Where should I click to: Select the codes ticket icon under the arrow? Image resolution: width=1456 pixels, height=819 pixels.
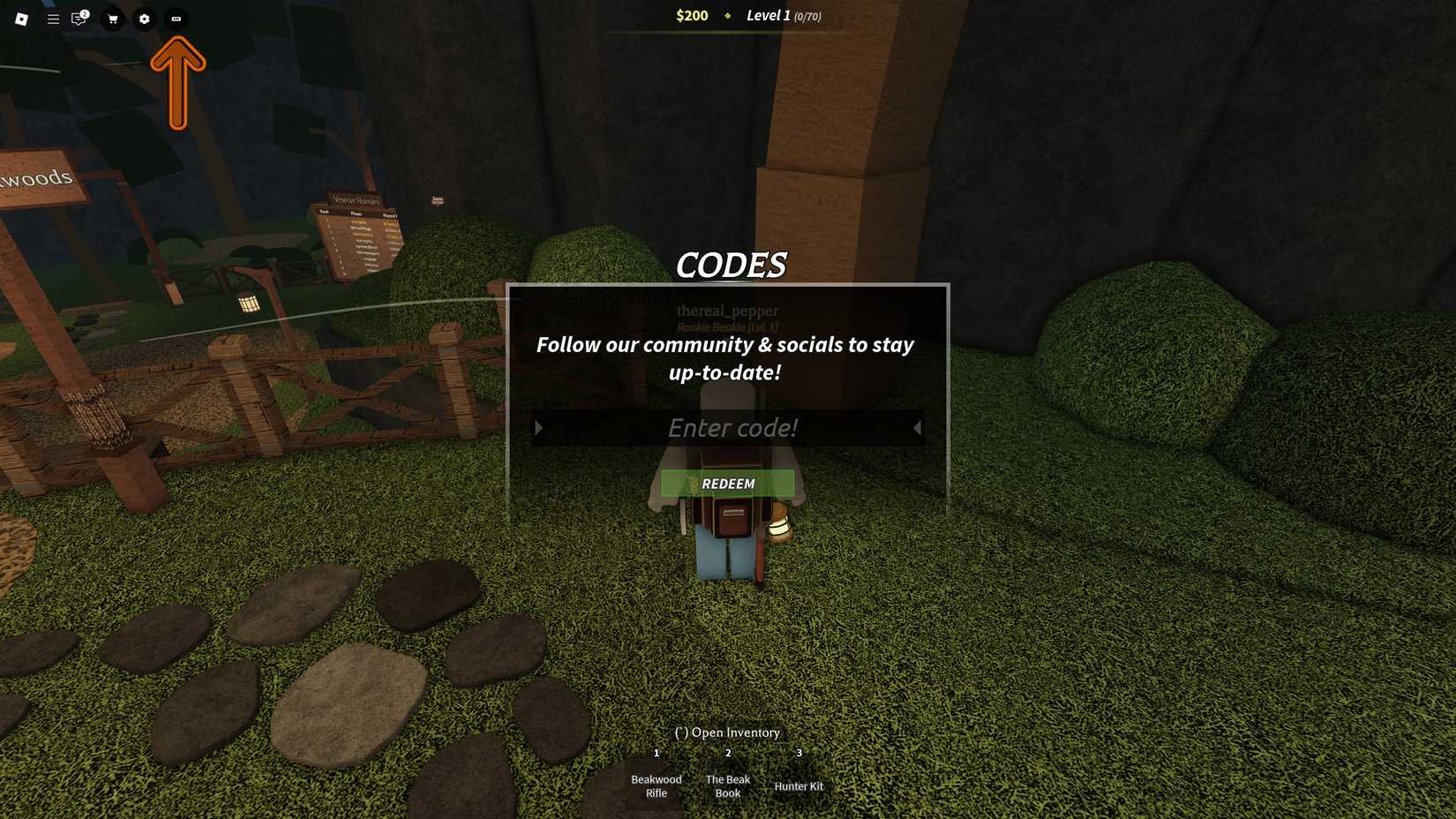pos(176,19)
